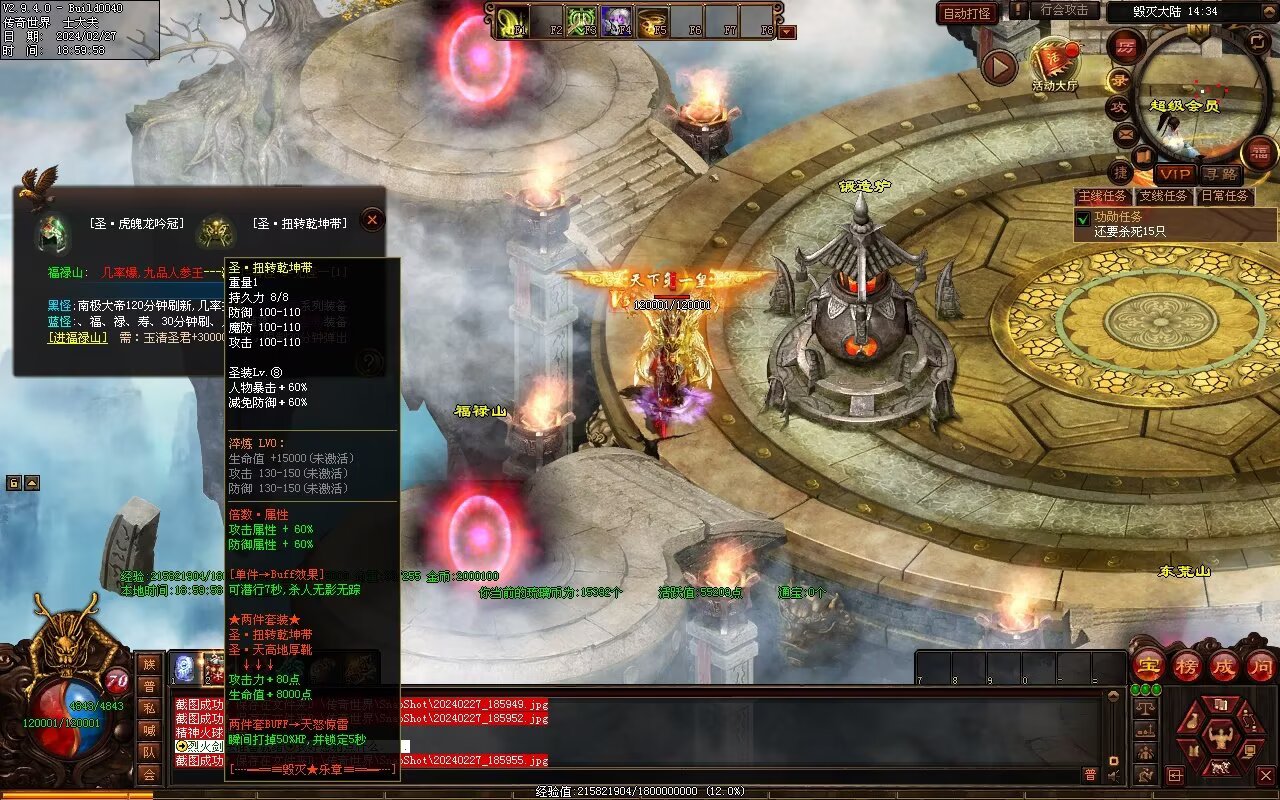Screen dimensions: 1280x800
Task: Open the 问 help button
Action: 1260,665
